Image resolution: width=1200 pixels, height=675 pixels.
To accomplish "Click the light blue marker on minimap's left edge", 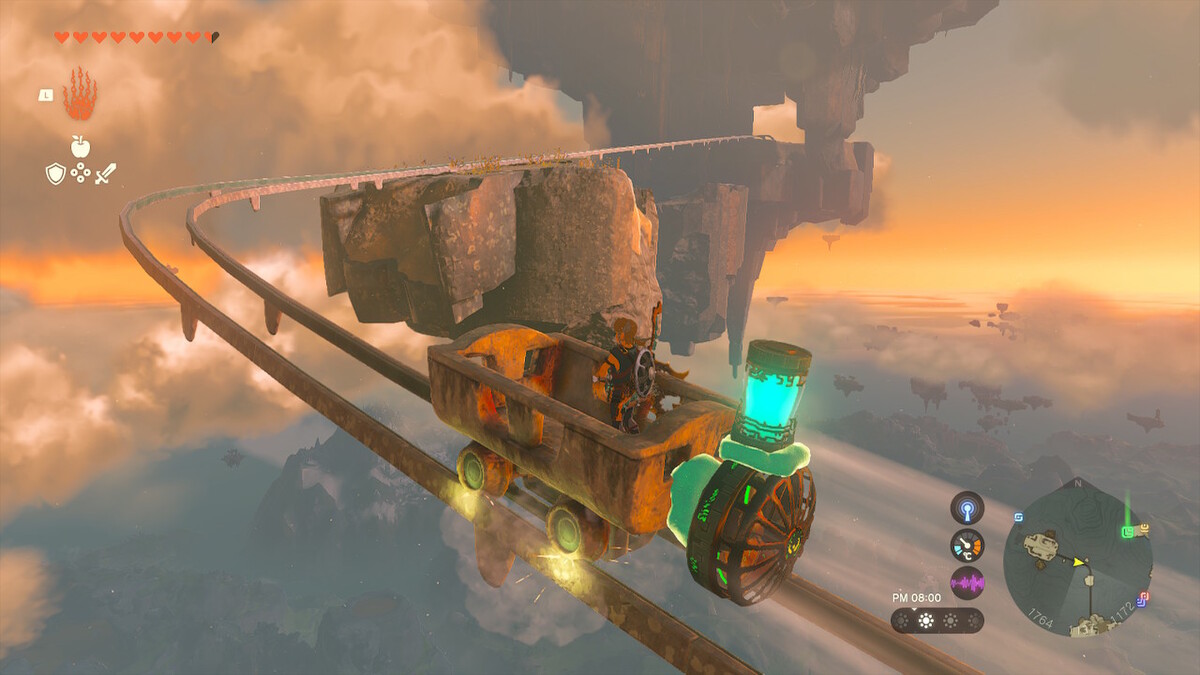I will click(1018, 517).
